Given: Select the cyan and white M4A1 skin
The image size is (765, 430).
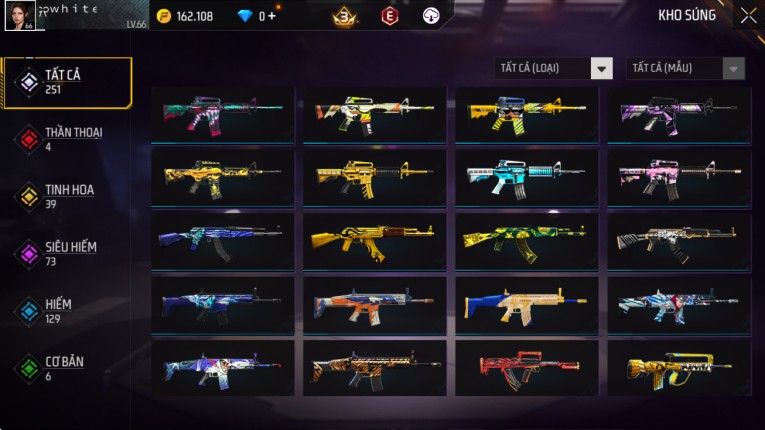Looking at the screenshot, I should (527, 177).
